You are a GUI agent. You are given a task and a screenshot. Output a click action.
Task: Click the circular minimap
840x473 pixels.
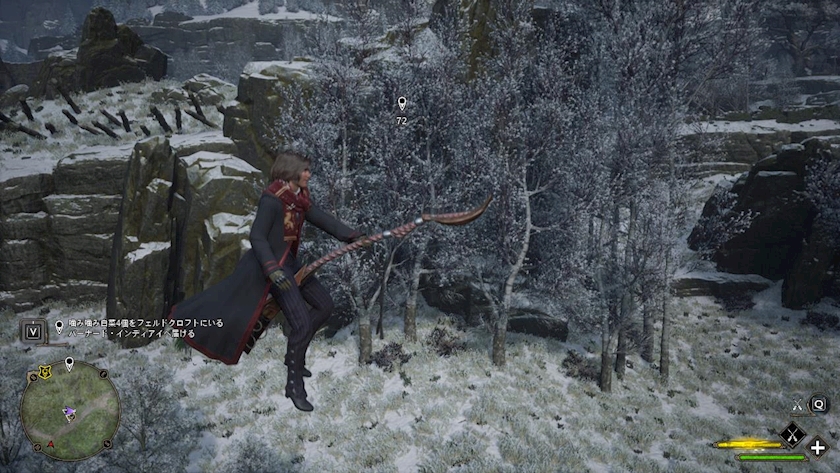click(x=70, y=410)
